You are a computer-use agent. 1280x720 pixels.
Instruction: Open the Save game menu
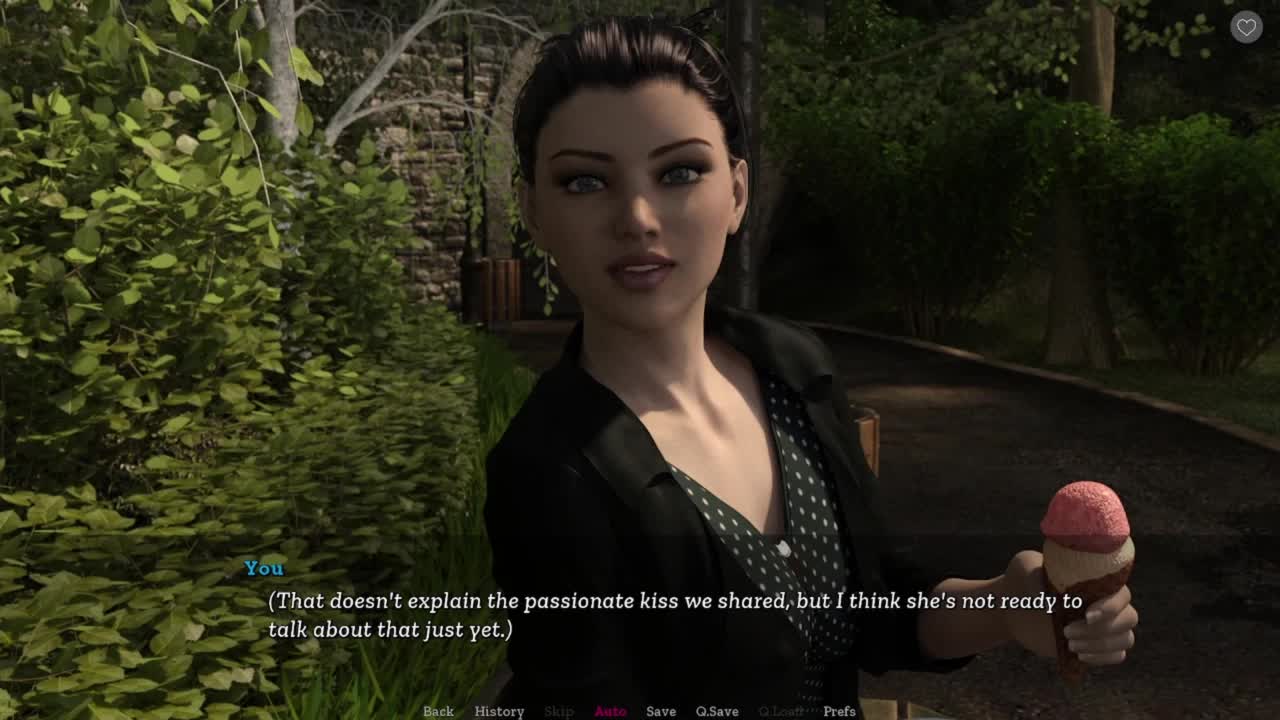(661, 711)
